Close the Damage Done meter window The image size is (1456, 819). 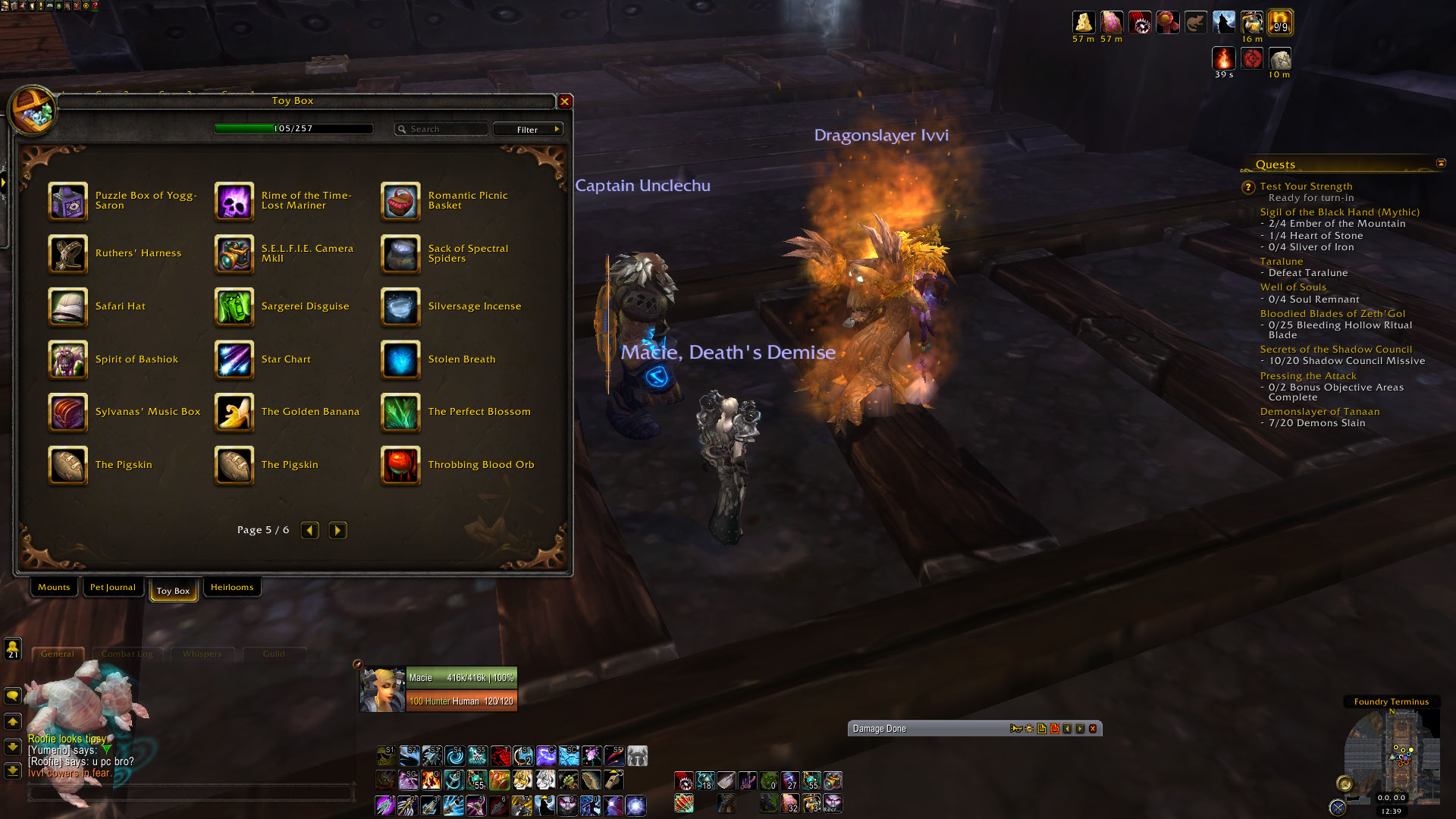[1093, 729]
